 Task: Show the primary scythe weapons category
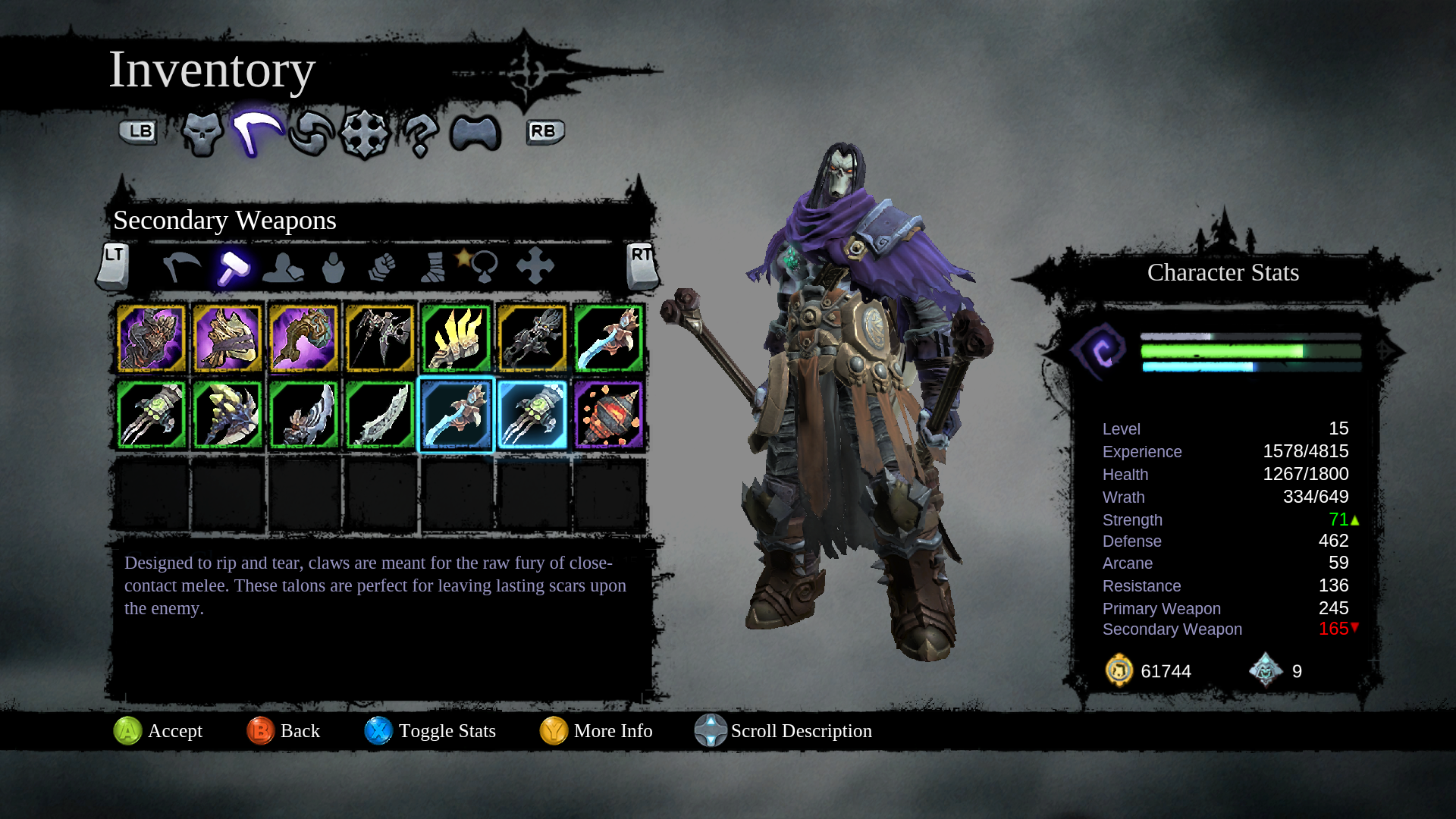182,267
